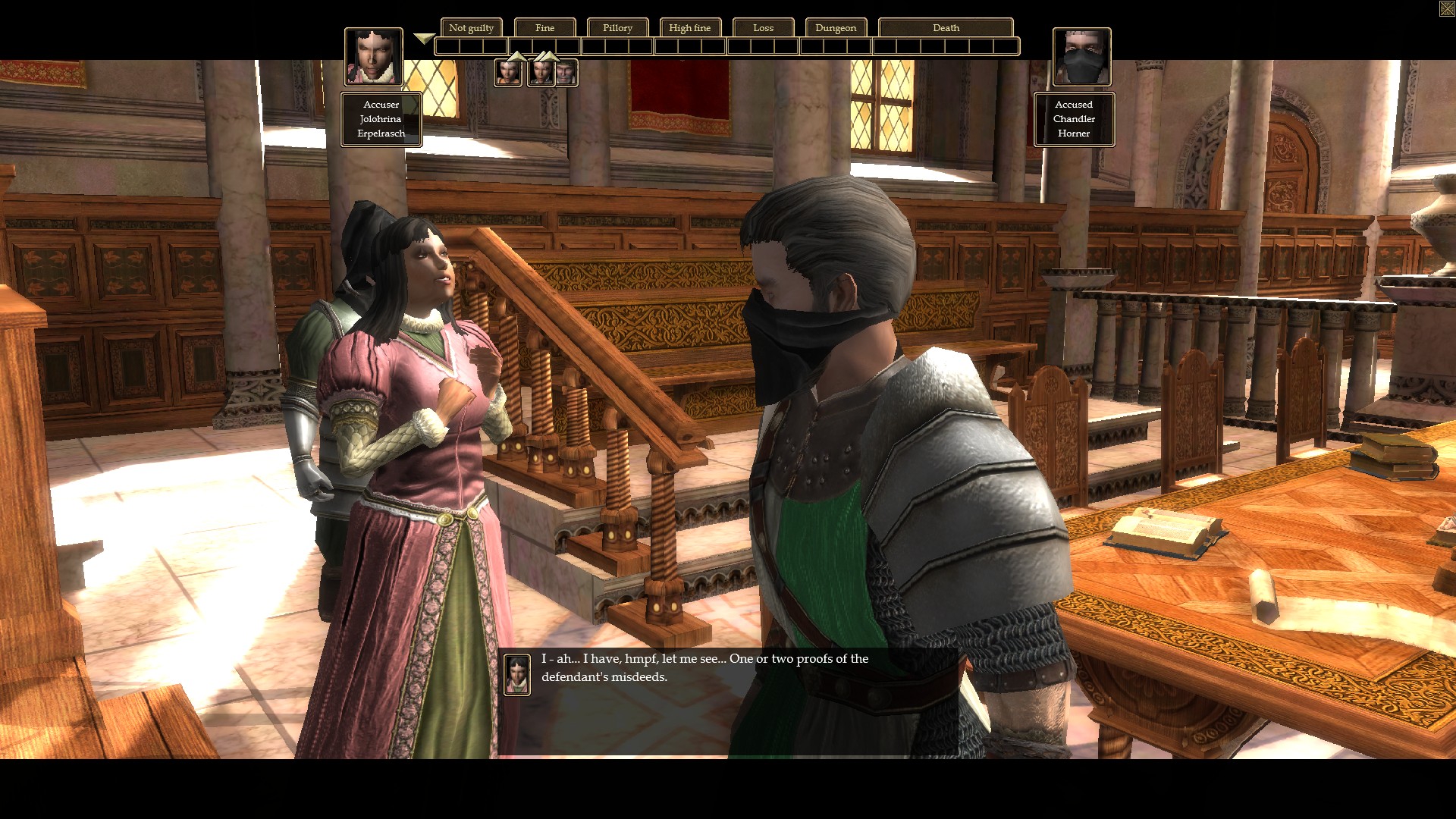Choose the Fine verdict label
The height and width of the screenshot is (819, 1456).
coord(544,28)
